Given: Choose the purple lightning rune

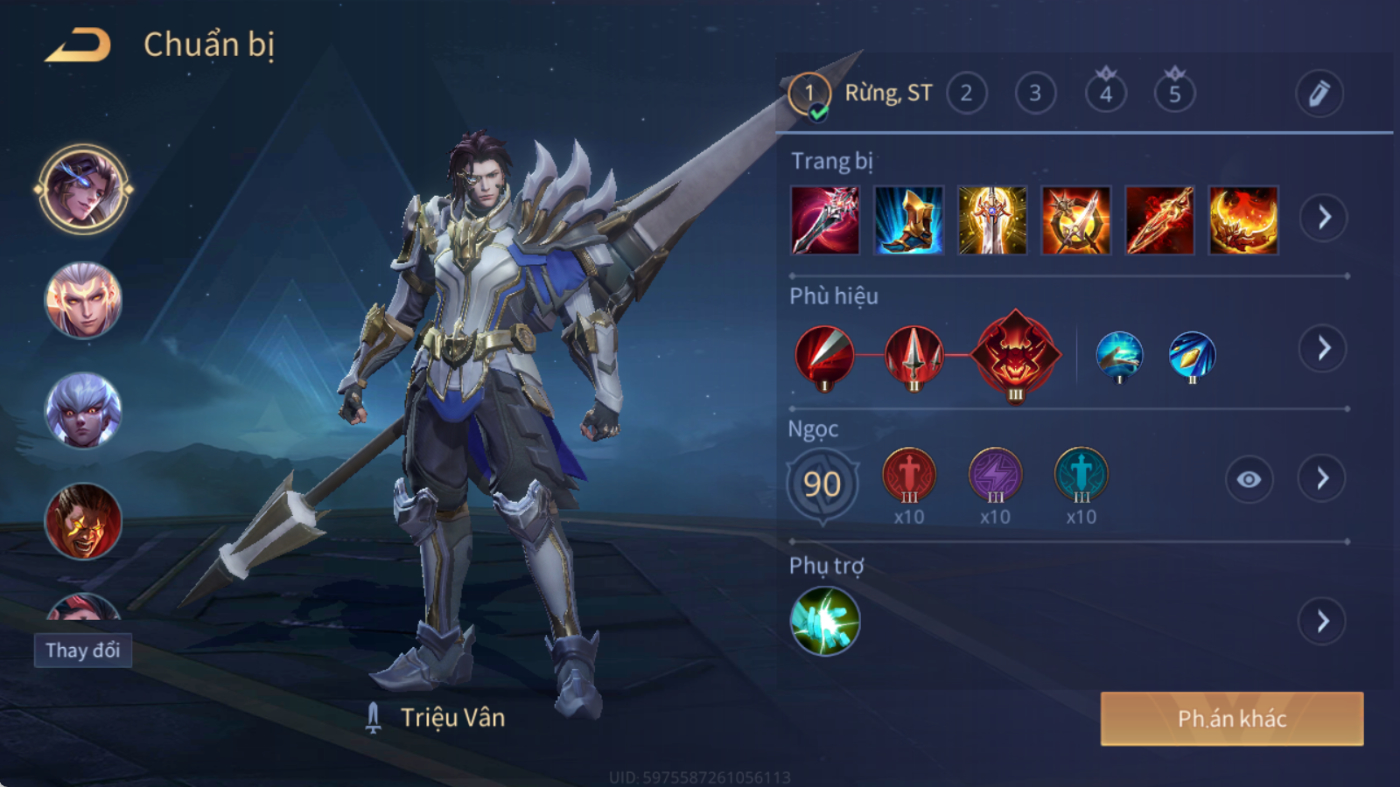Looking at the screenshot, I should click(x=995, y=475).
